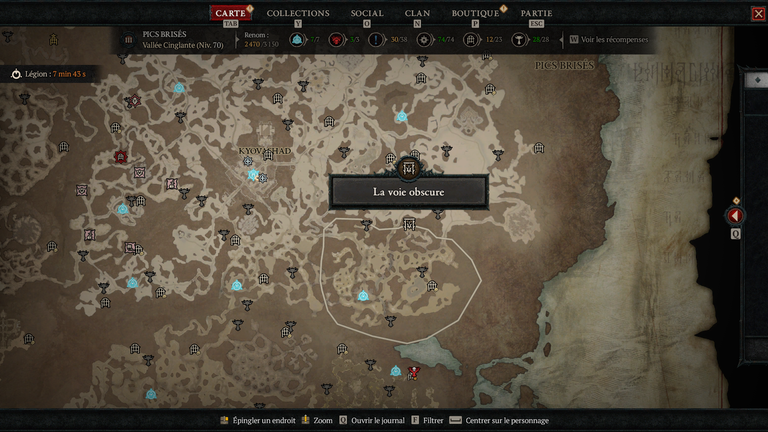768x432 pixels.
Task: Select the Pics Brisés region banner icon
Action: tap(128, 40)
